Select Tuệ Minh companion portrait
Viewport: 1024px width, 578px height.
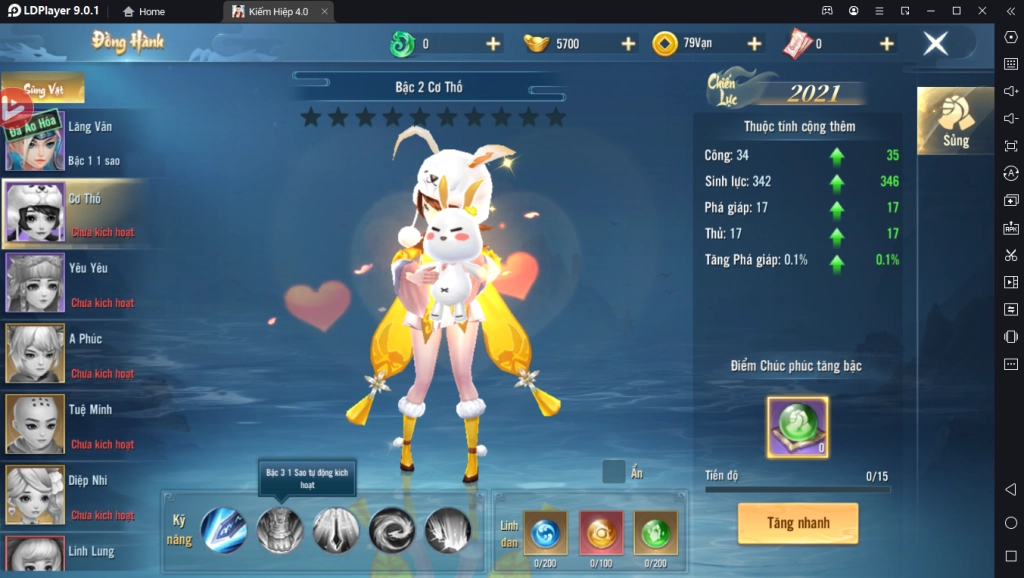(36, 425)
